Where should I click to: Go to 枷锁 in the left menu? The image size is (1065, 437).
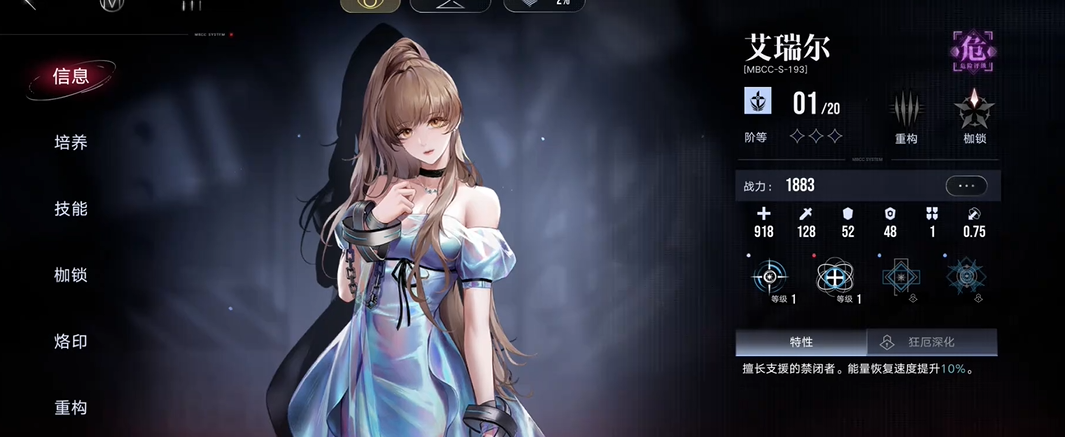pos(71,275)
